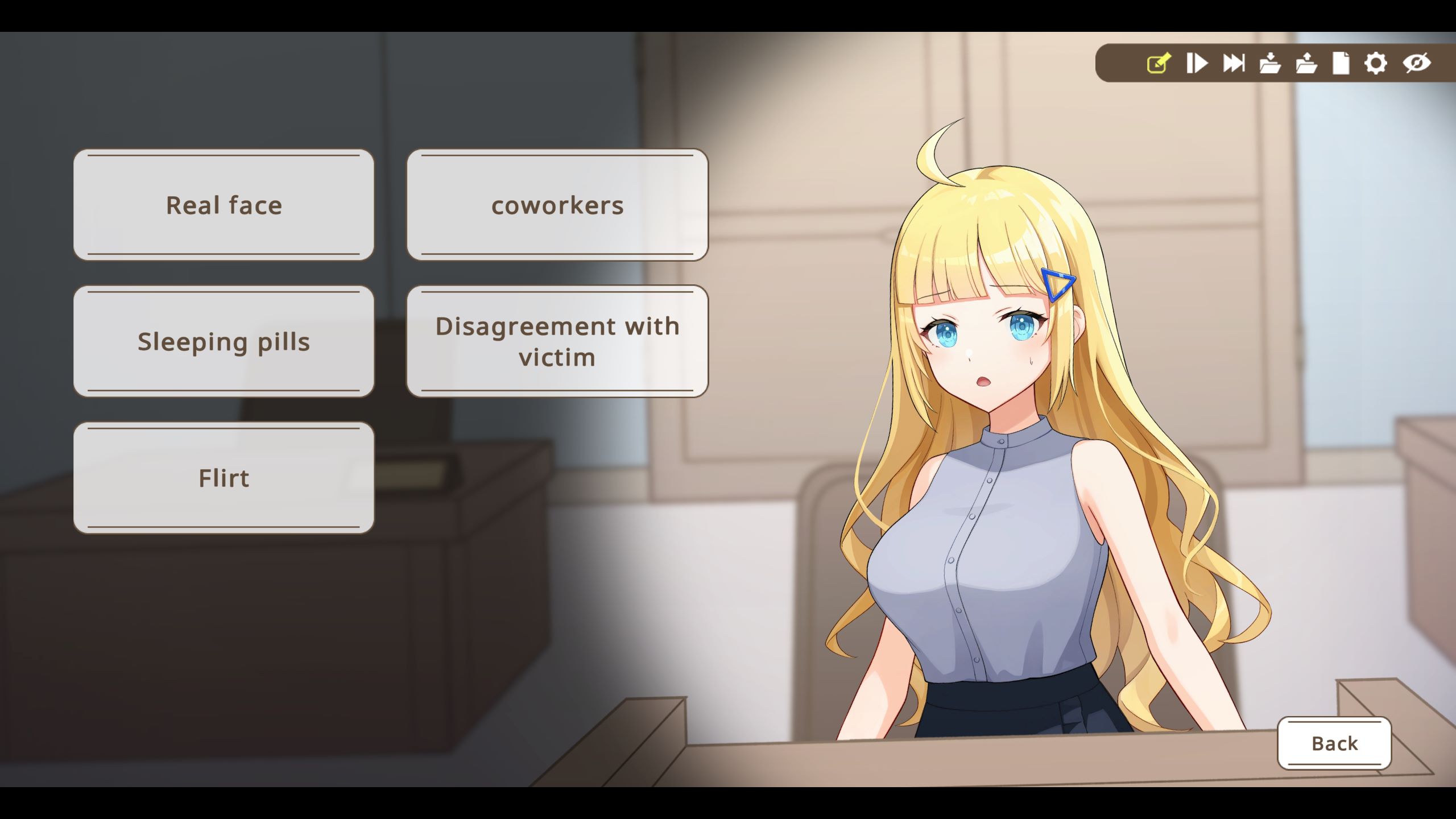Select Disagreement with victim topic
This screenshot has height=819, width=1456.
557,341
